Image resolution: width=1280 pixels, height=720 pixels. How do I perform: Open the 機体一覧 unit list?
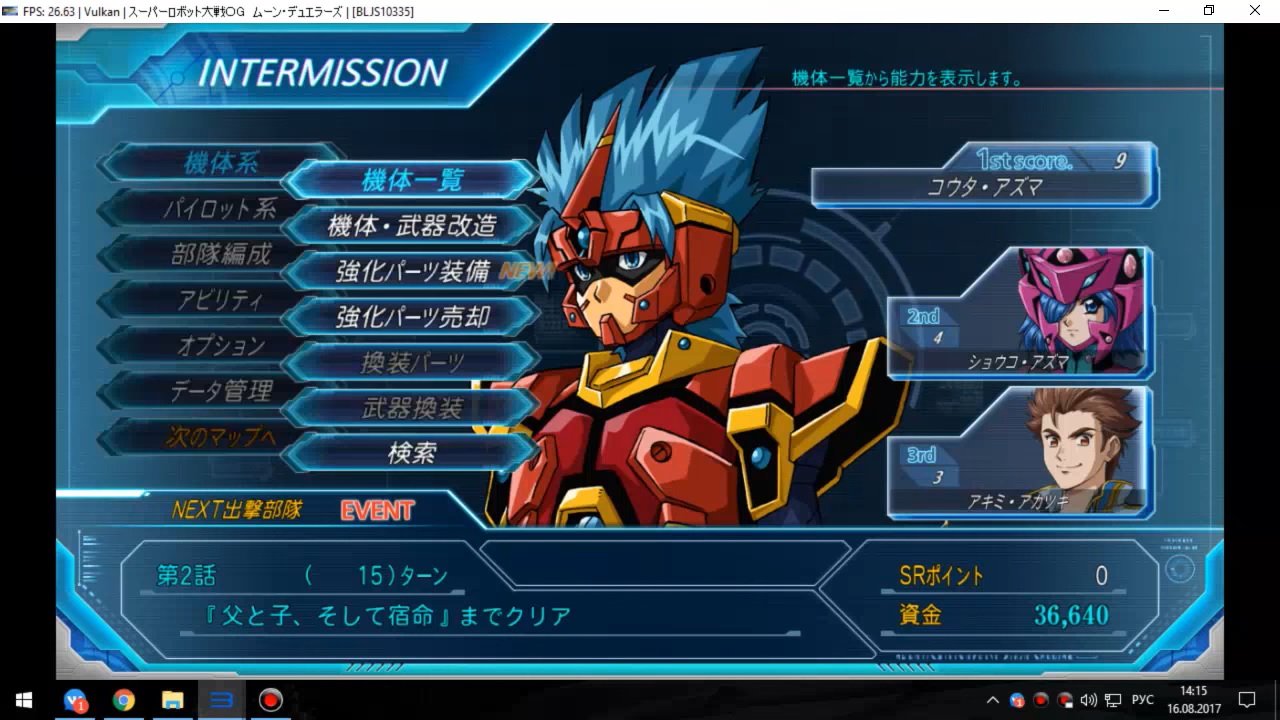(412, 180)
